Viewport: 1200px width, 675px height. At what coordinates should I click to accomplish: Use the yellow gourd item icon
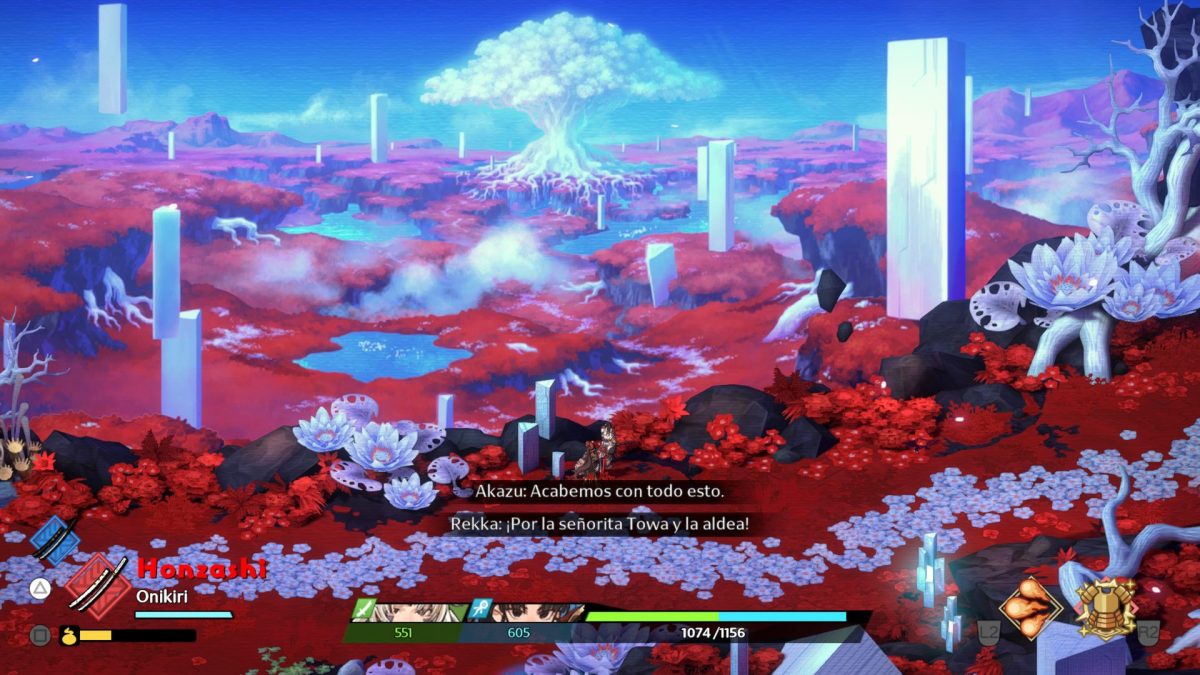[68, 634]
